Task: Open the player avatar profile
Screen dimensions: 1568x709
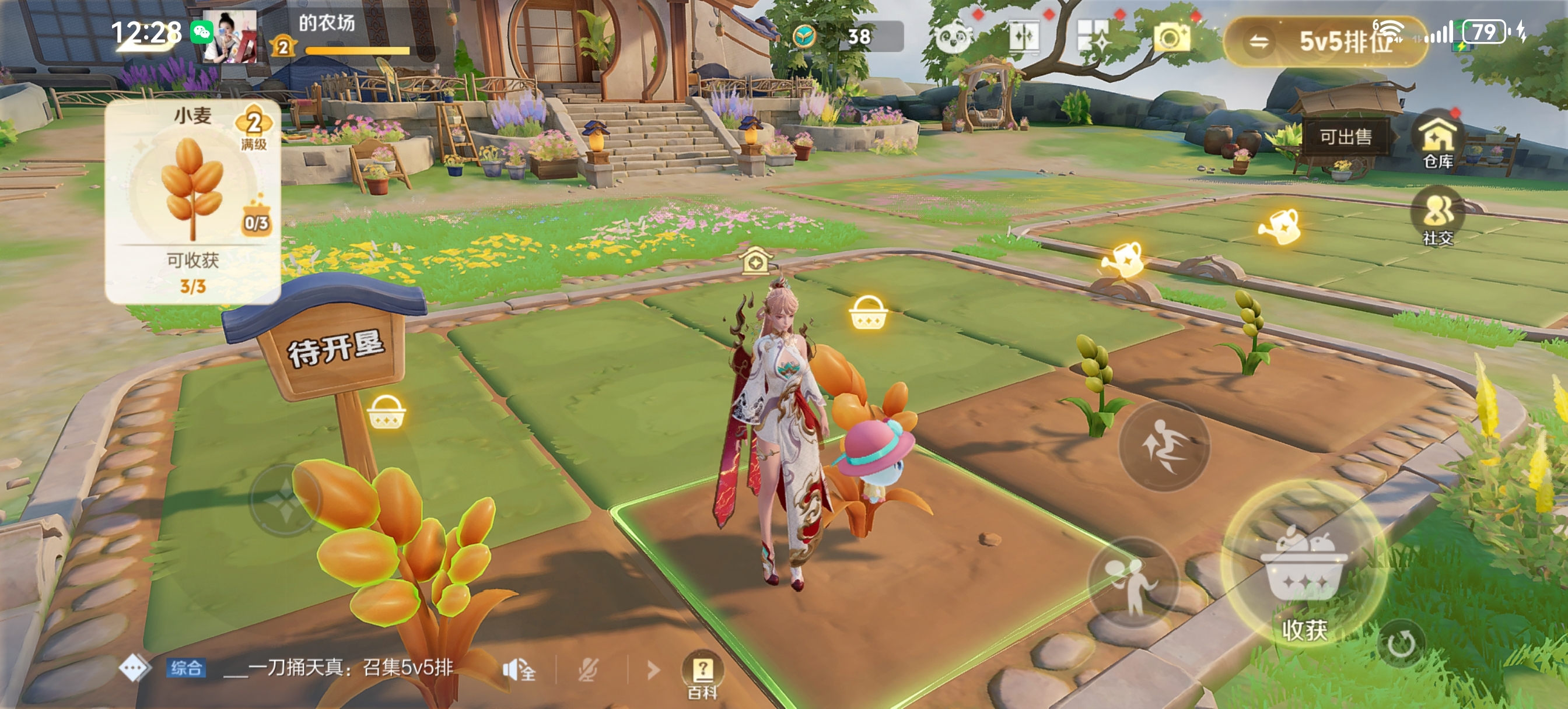Action: pos(229,37)
